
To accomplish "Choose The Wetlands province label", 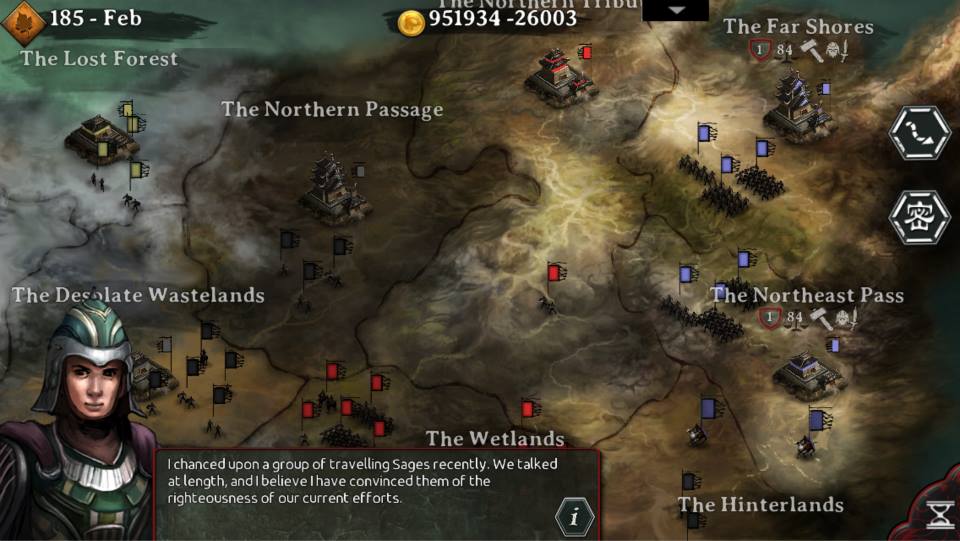I will pyautogui.click(x=495, y=439).
